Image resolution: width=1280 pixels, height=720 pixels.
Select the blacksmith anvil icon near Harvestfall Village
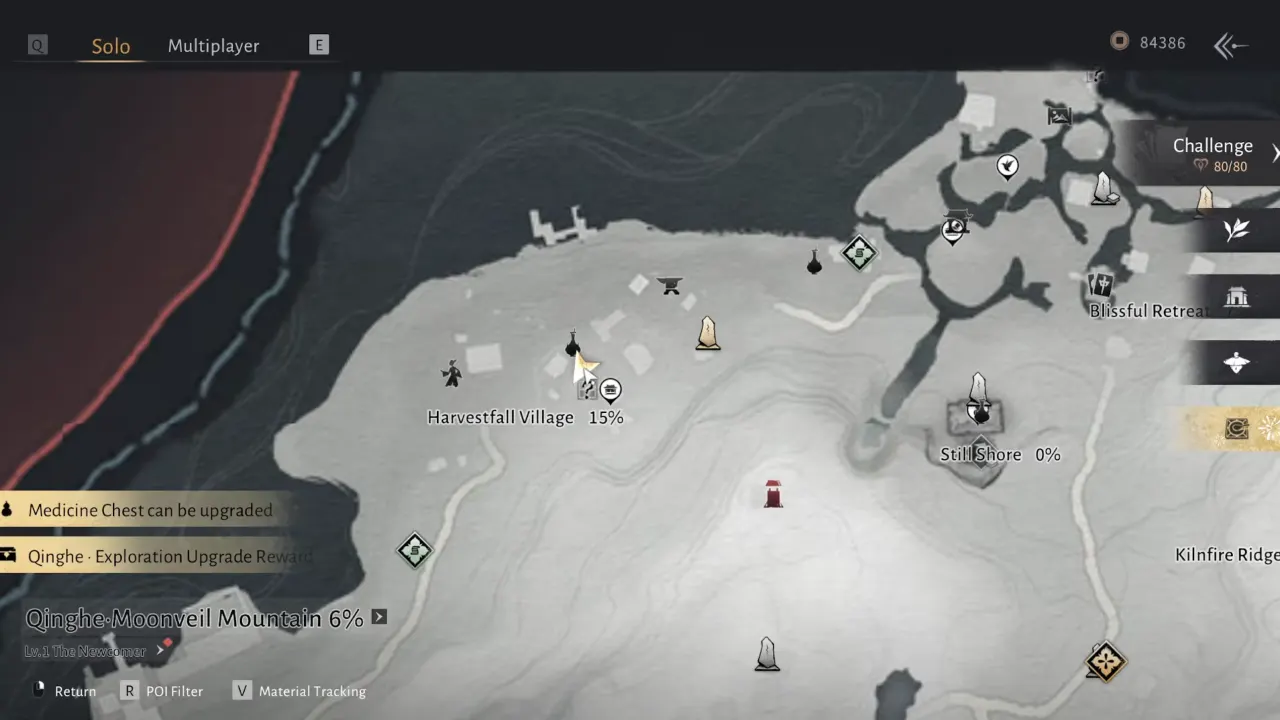(x=670, y=286)
